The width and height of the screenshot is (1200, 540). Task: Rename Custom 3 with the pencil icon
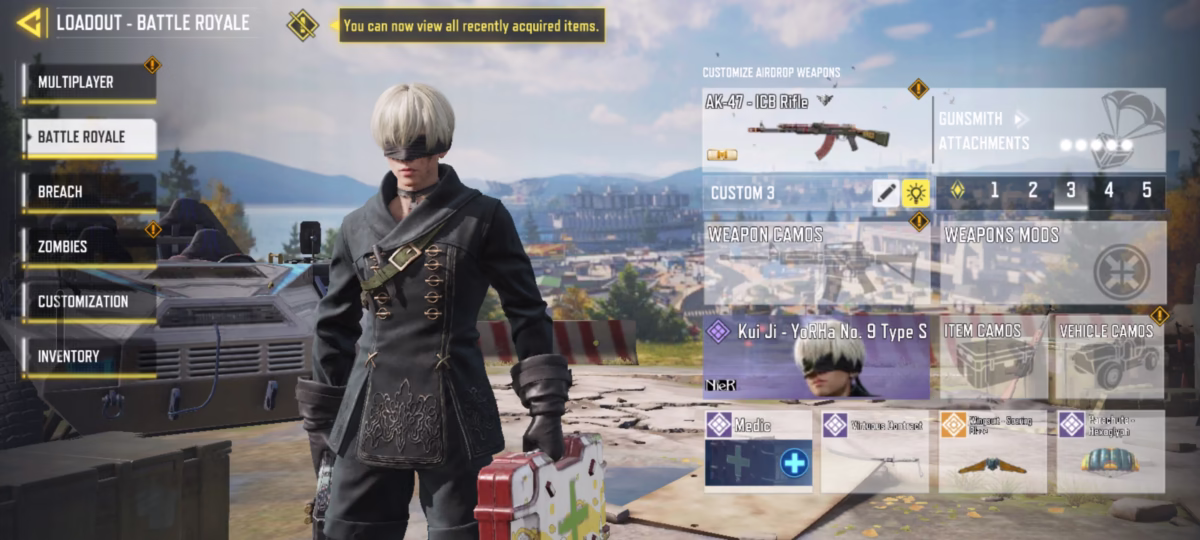click(x=886, y=193)
